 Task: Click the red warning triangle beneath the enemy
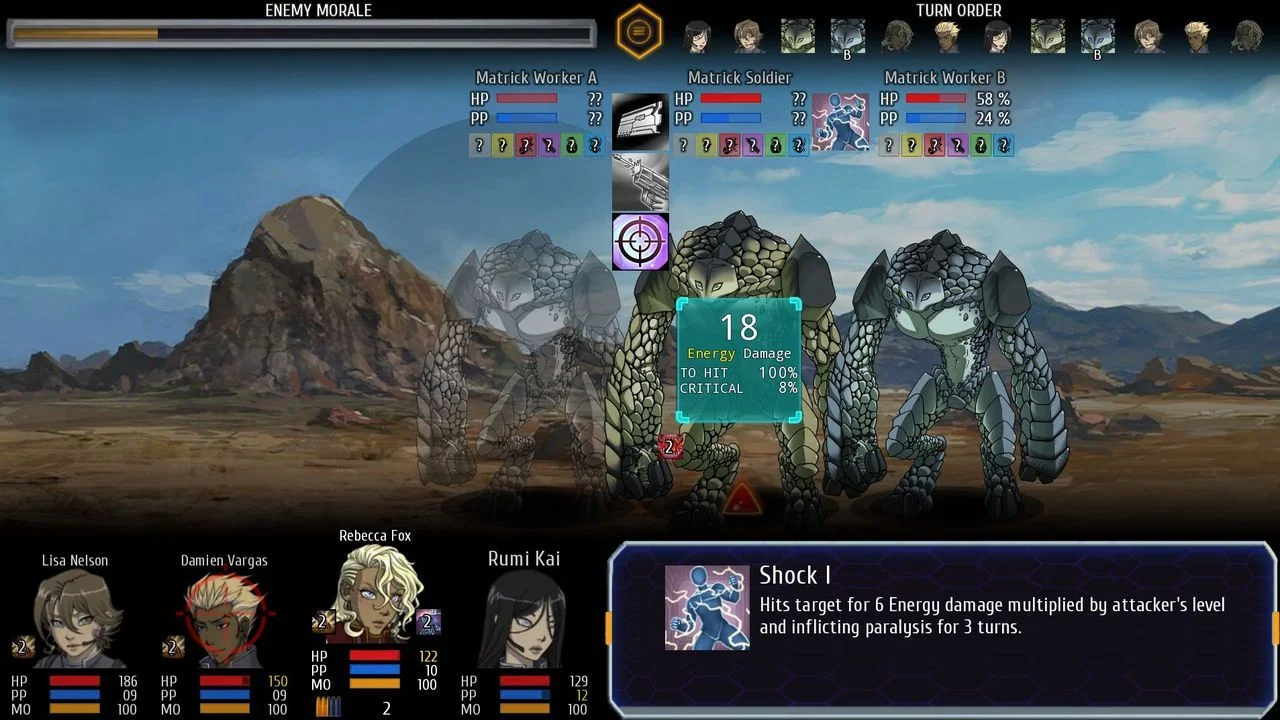(744, 498)
